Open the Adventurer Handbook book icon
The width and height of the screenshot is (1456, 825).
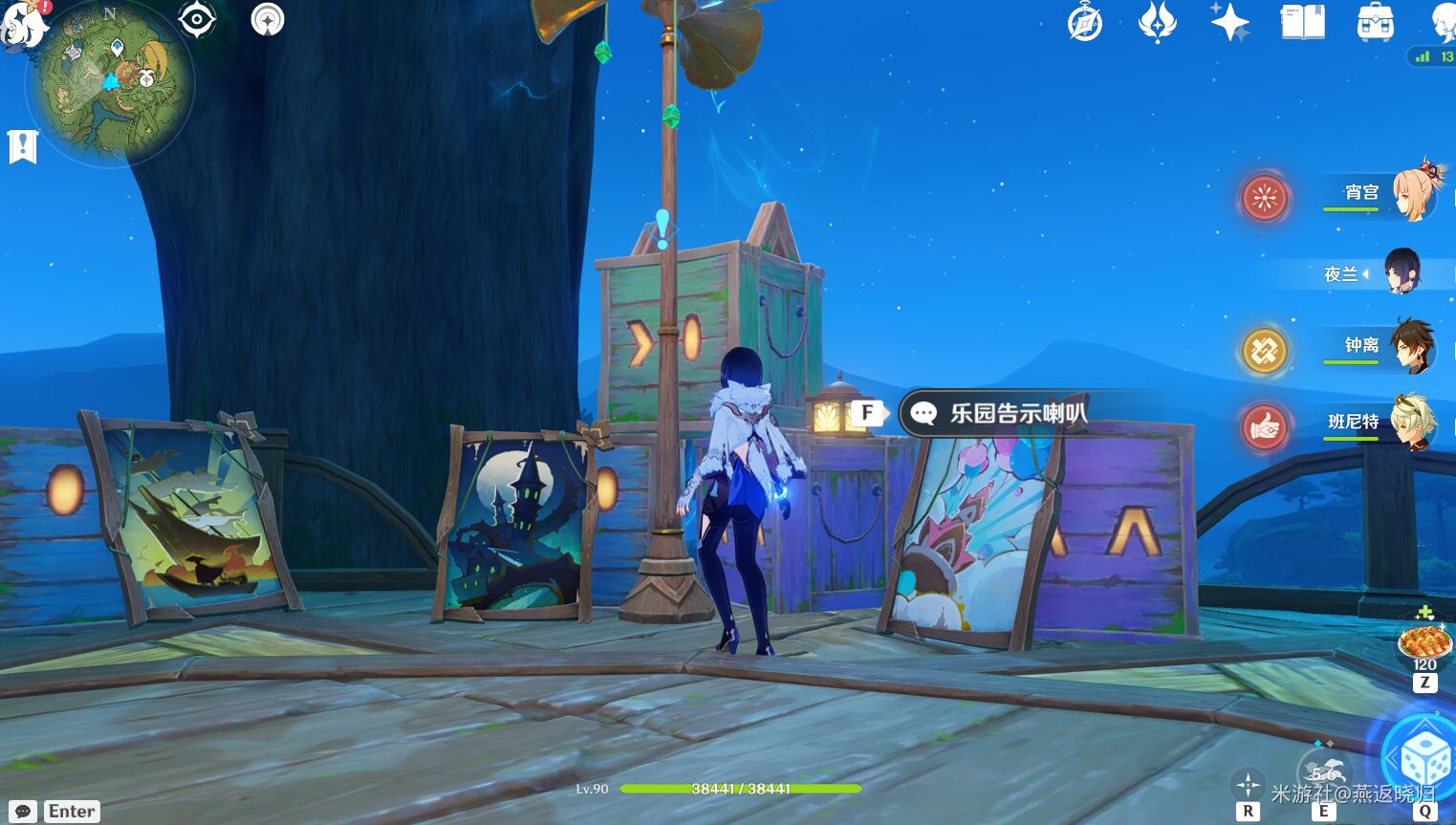(x=1302, y=22)
